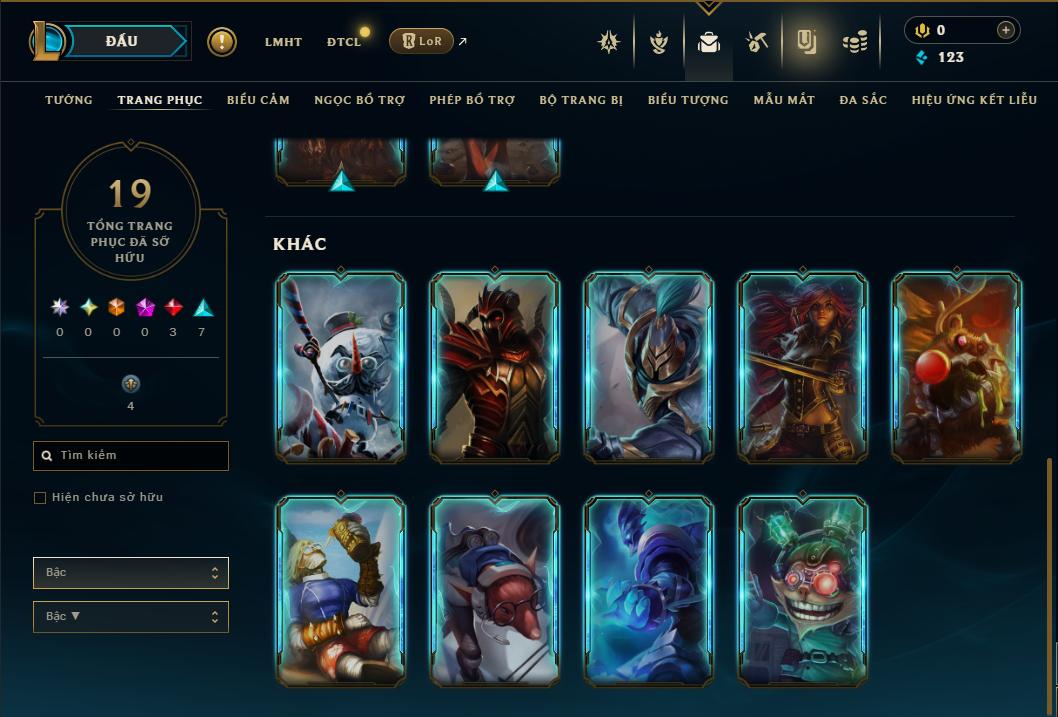Click the yellow exclamation alert icon
Image resolution: width=1058 pixels, height=717 pixels.
tap(222, 41)
